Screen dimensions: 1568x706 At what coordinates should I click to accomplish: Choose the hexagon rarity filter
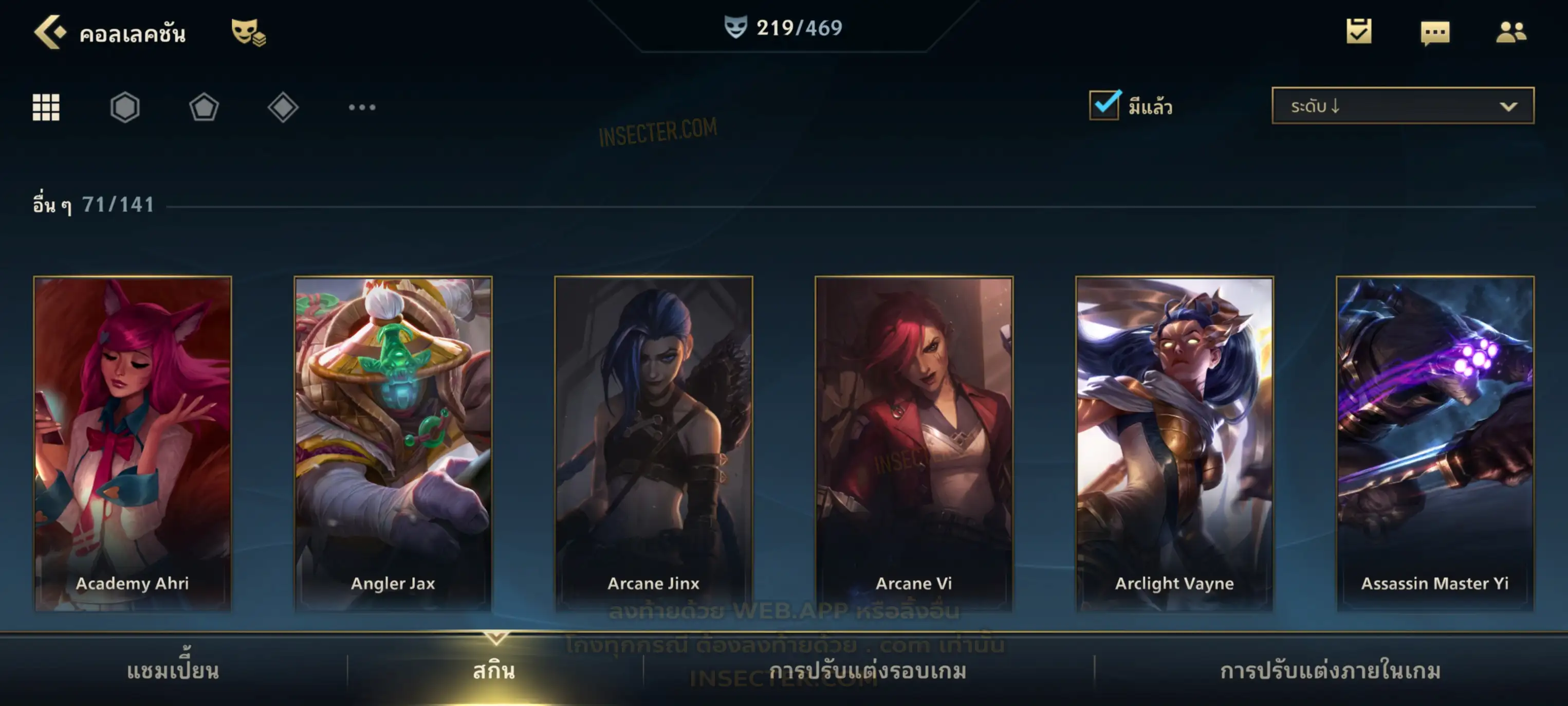pos(125,107)
